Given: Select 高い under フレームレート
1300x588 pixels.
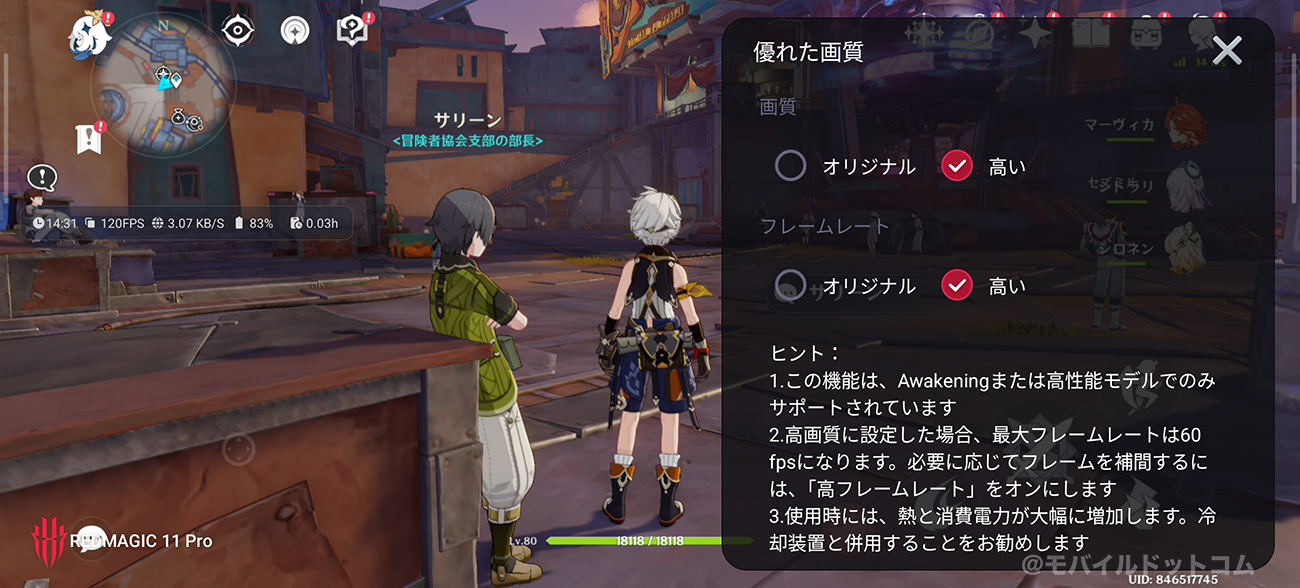Looking at the screenshot, I should [957, 286].
